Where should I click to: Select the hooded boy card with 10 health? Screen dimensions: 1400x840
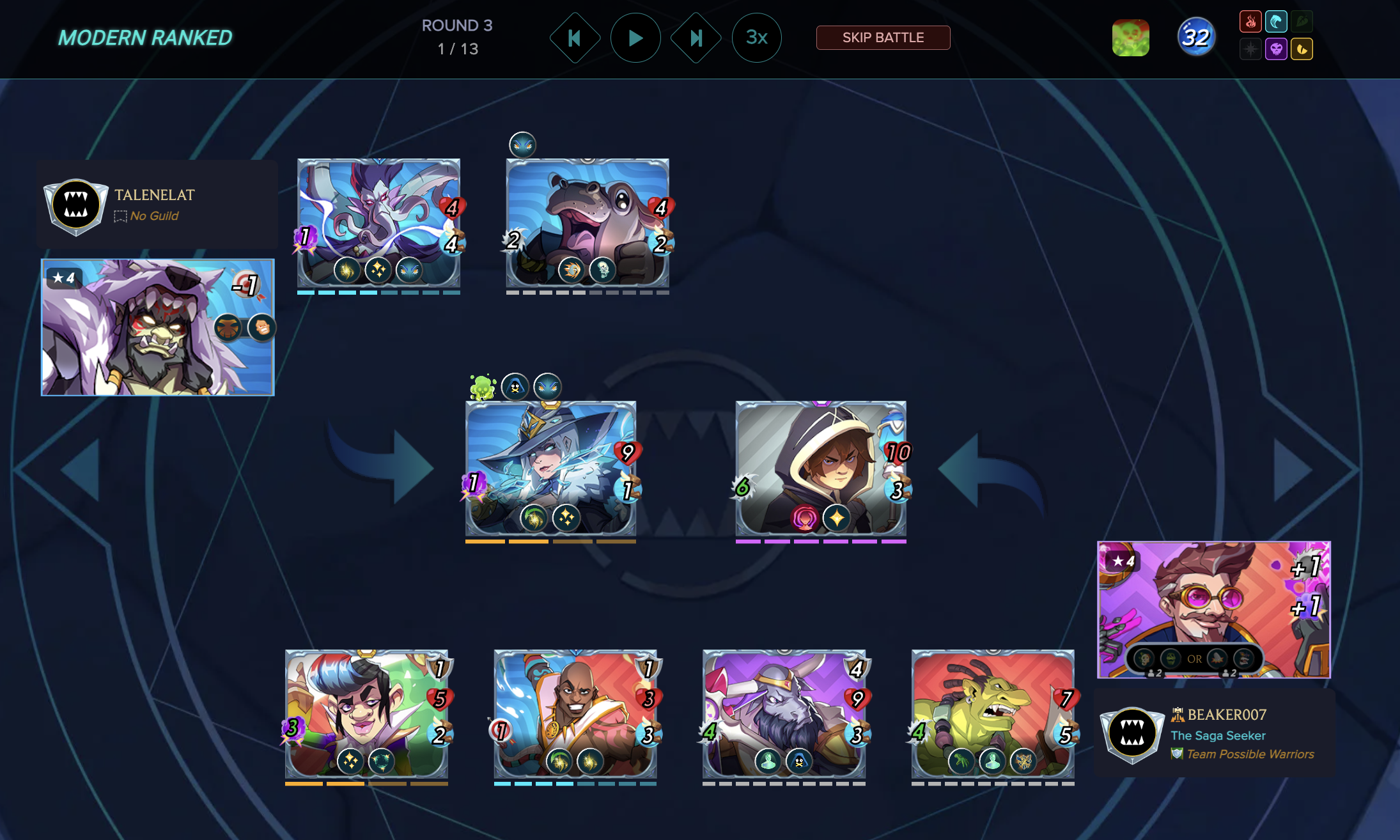point(821,469)
